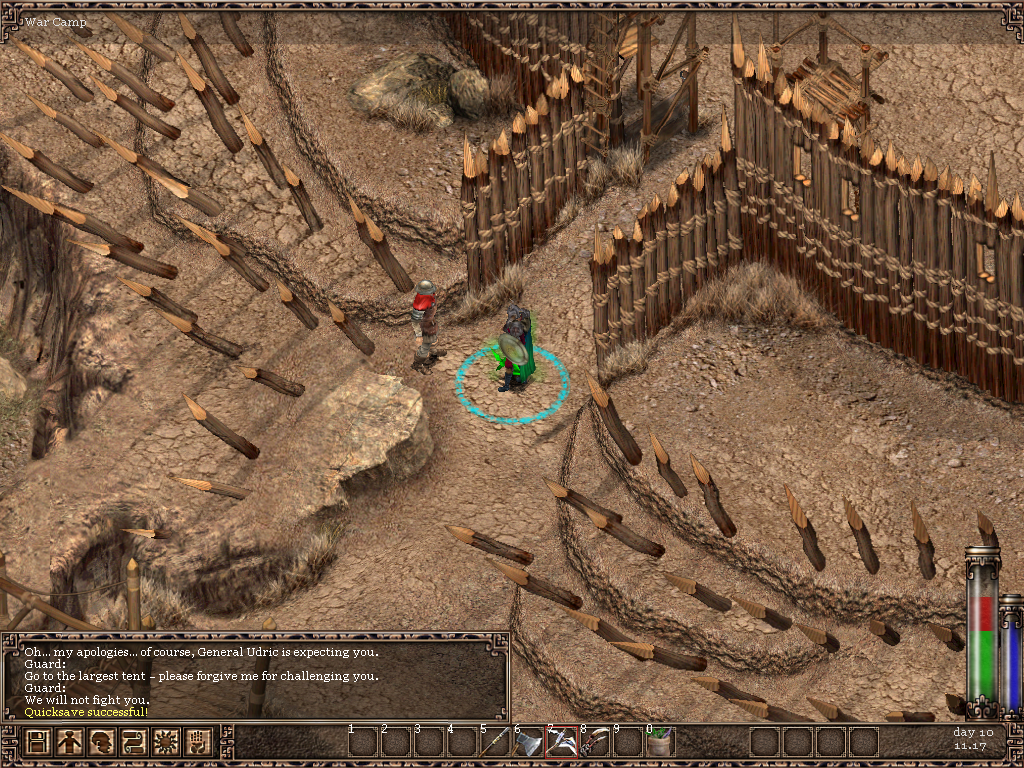Open the save menu floppy disk icon
1024x768 pixels.
(x=38, y=742)
